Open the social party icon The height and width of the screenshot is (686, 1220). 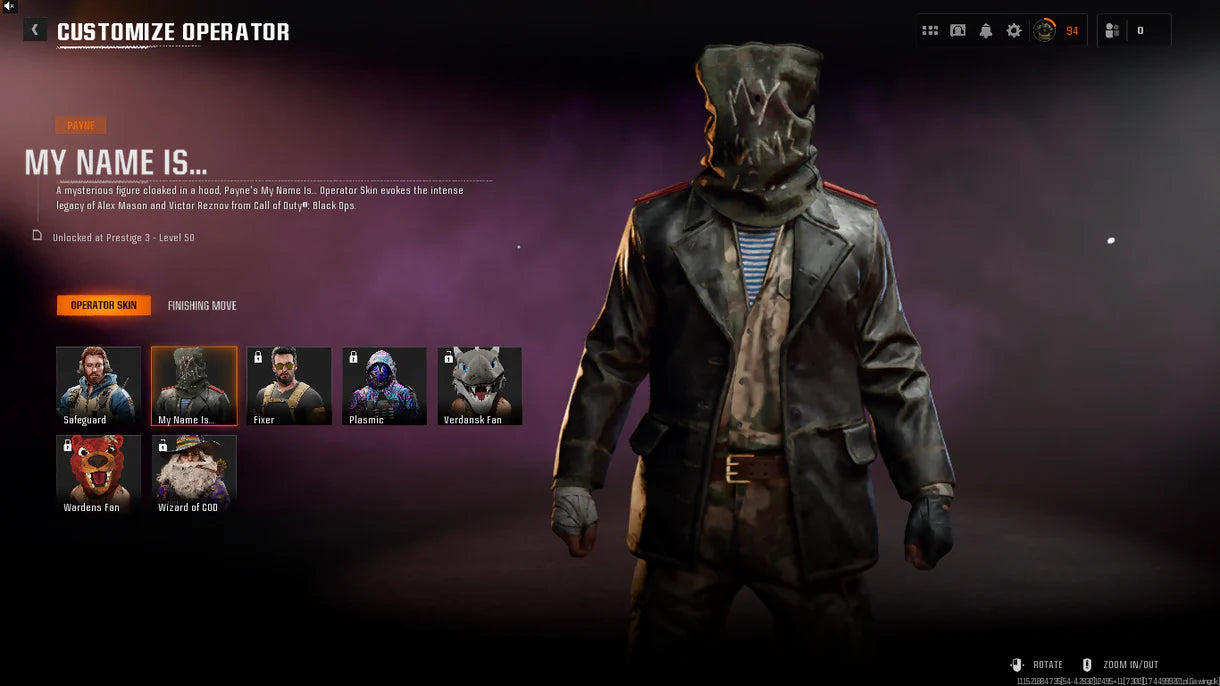pos(1112,31)
